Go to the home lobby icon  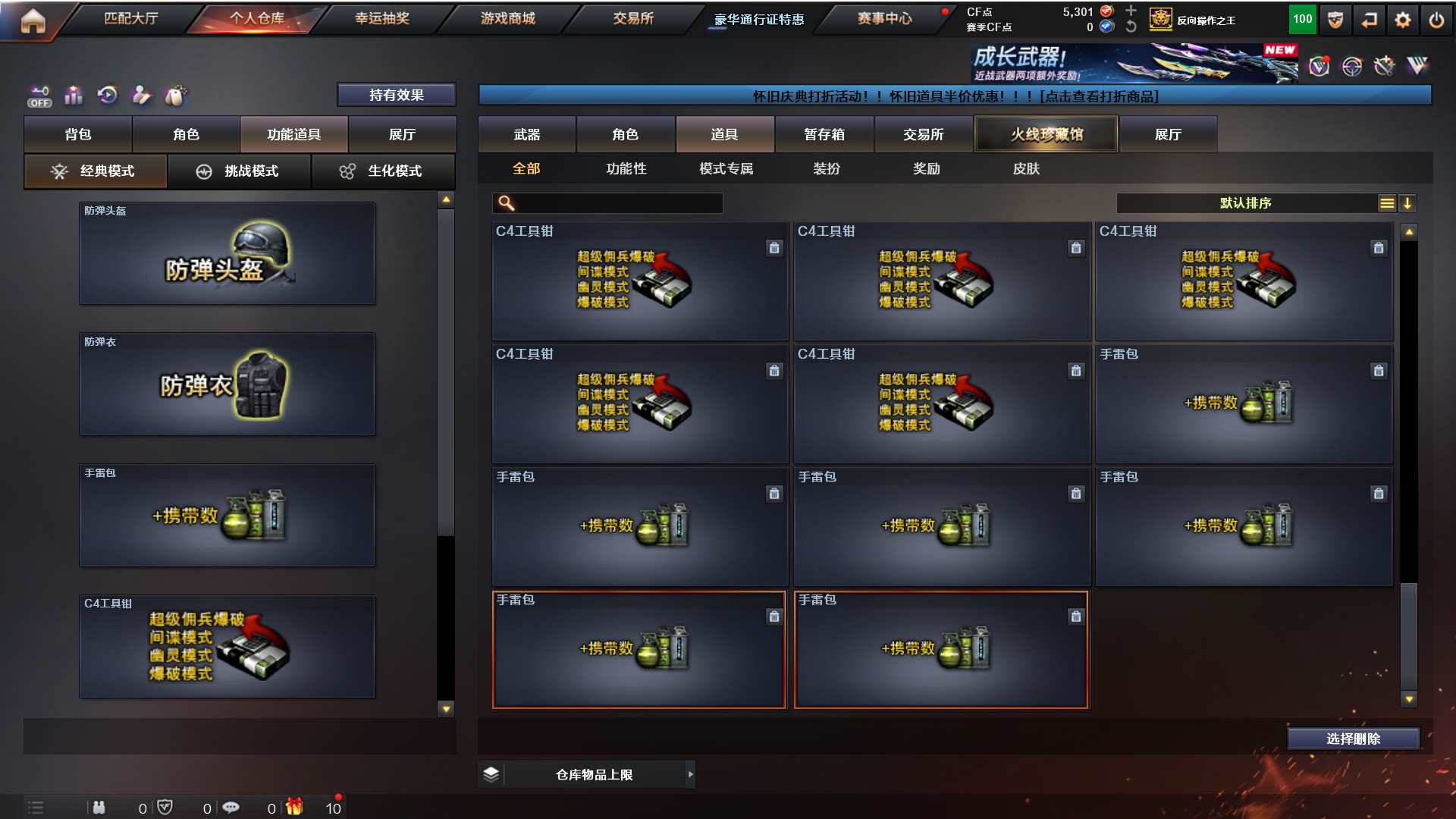[33, 20]
